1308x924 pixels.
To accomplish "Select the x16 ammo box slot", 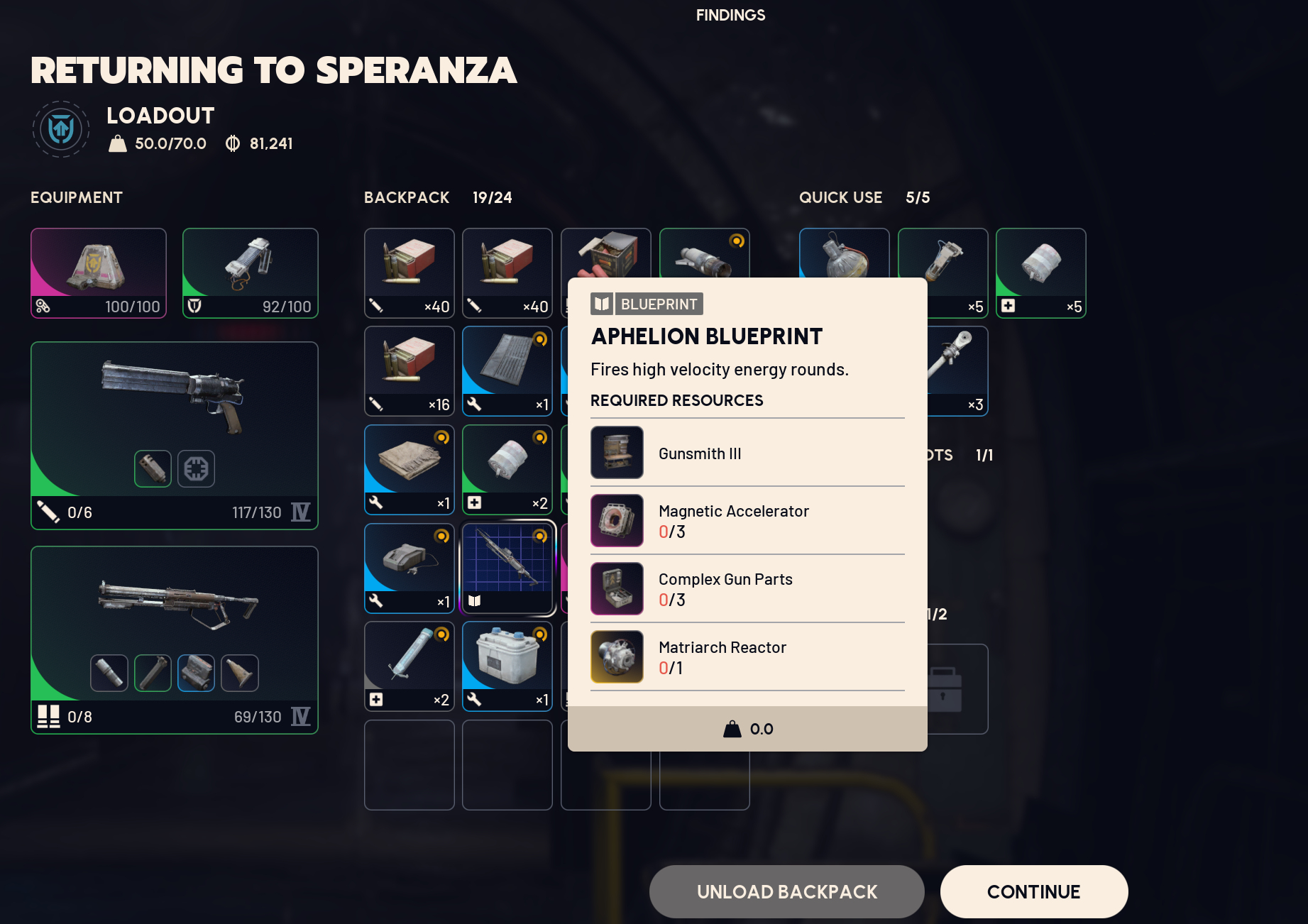I will pyautogui.click(x=409, y=370).
